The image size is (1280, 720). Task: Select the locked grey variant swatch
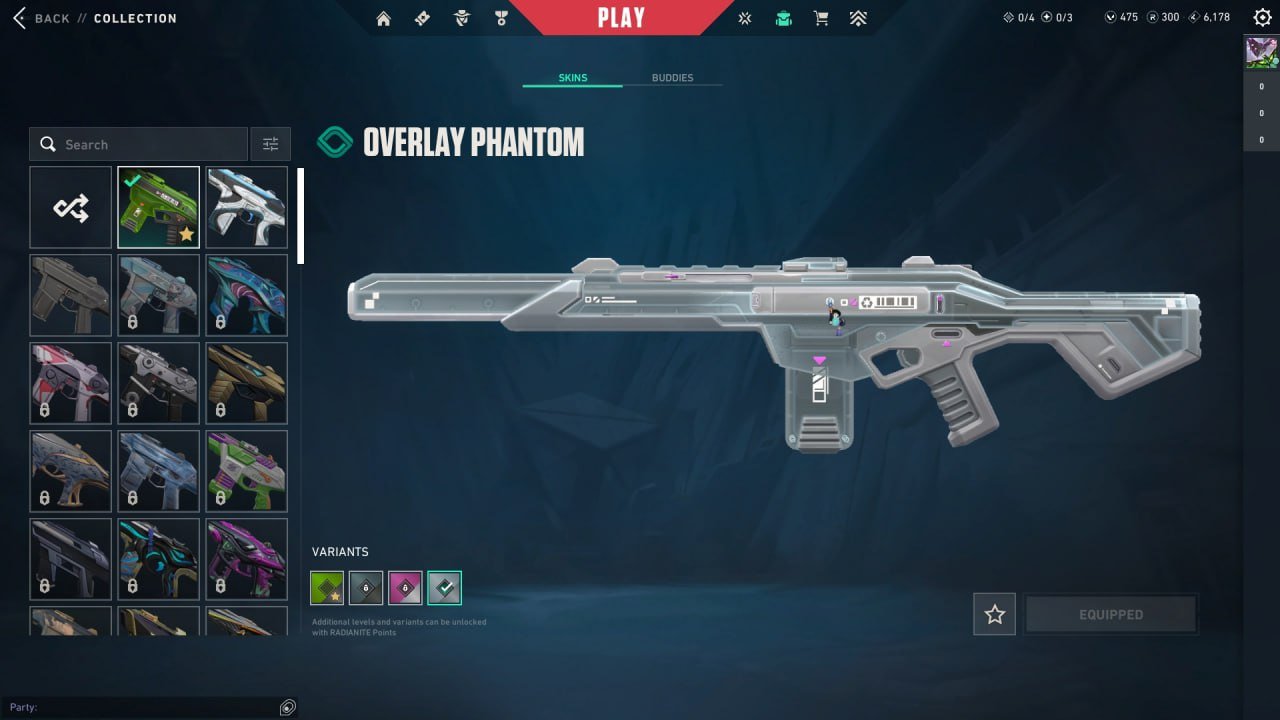(365, 588)
